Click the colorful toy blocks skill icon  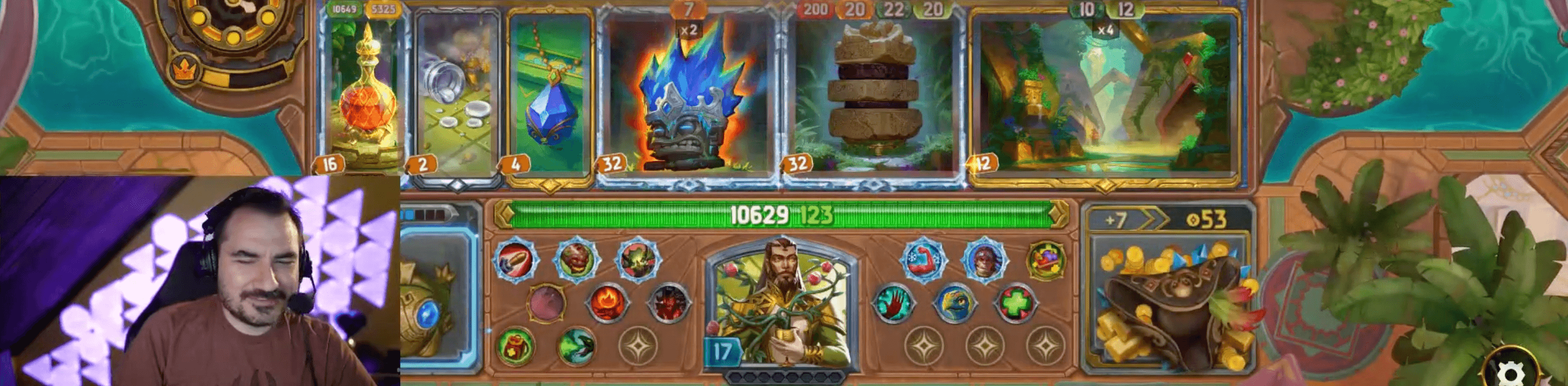click(x=1047, y=260)
